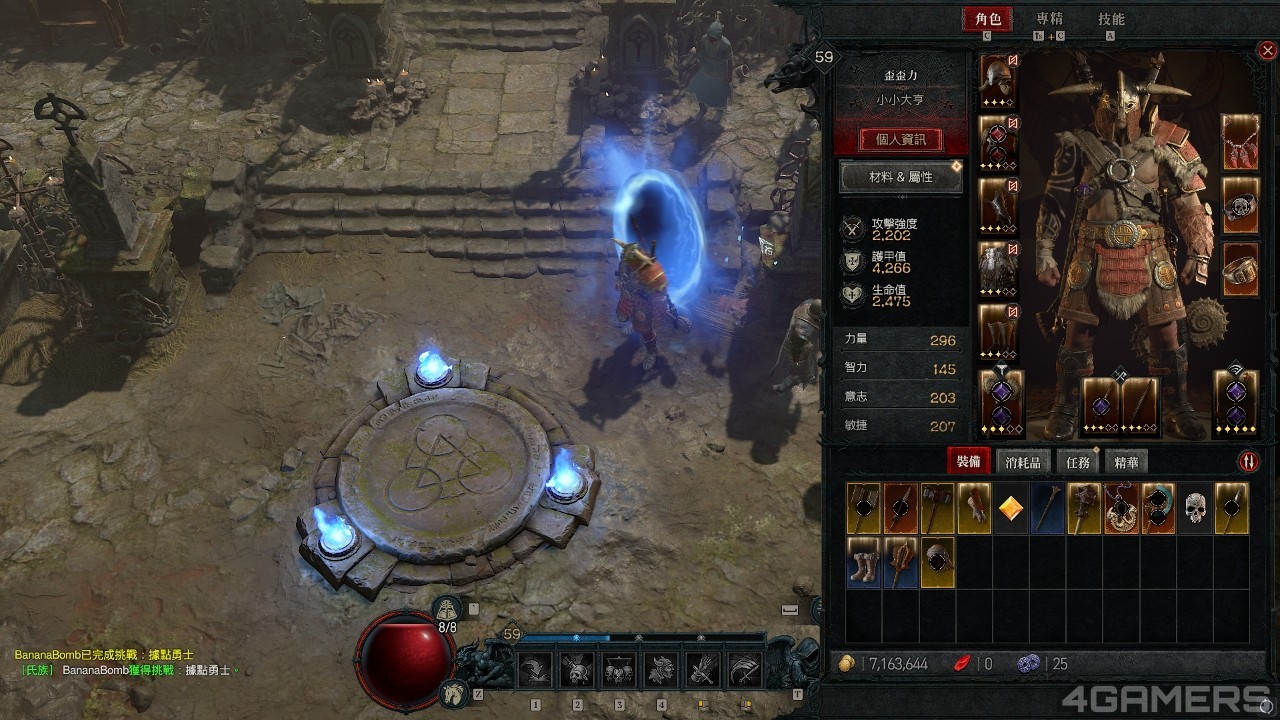1280x720 pixels.
Task: Summon the mount with the horse icon
Action: [x=453, y=690]
